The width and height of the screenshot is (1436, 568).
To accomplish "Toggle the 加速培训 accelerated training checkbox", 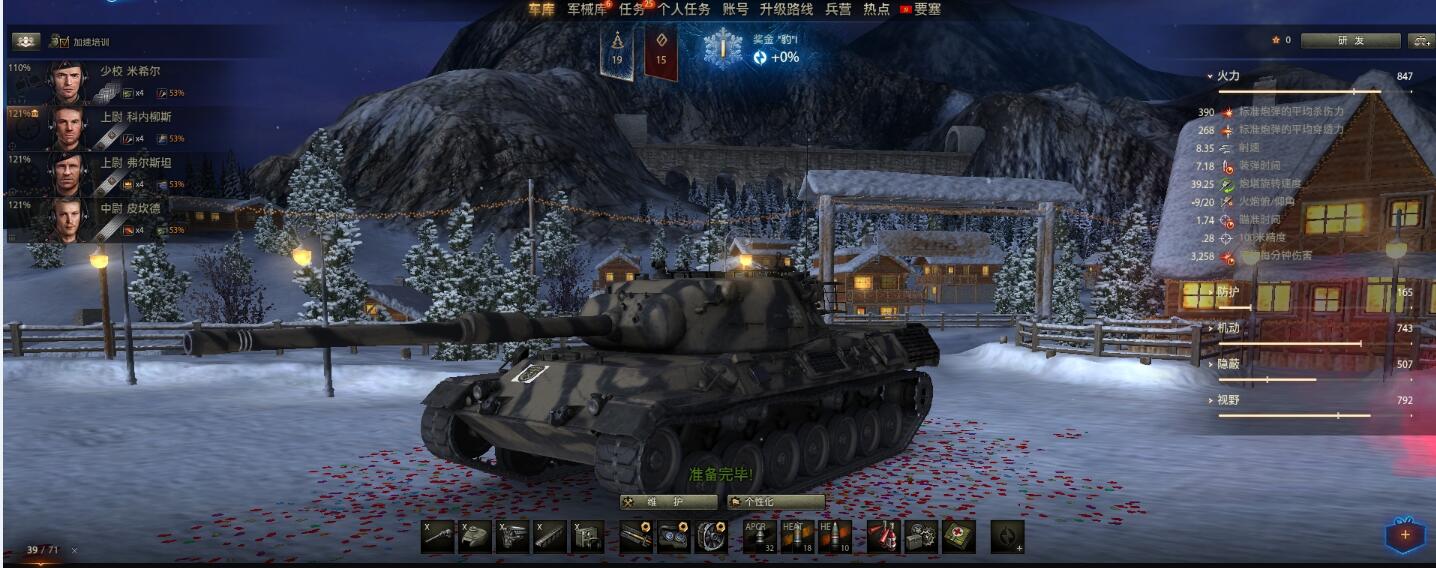I will 62,42.
